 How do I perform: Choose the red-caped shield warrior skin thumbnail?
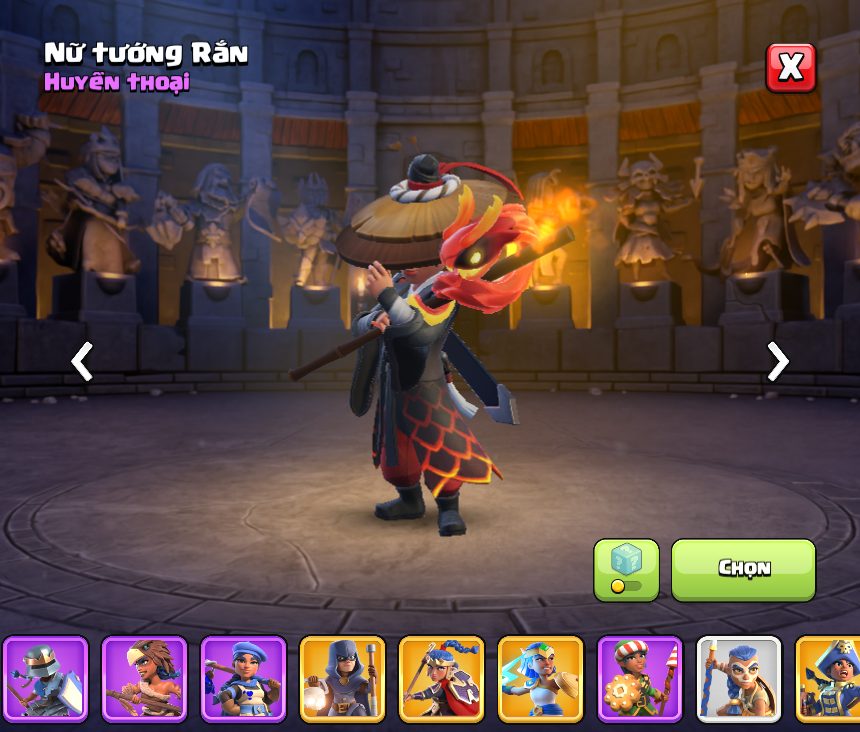click(x=441, y=679)
